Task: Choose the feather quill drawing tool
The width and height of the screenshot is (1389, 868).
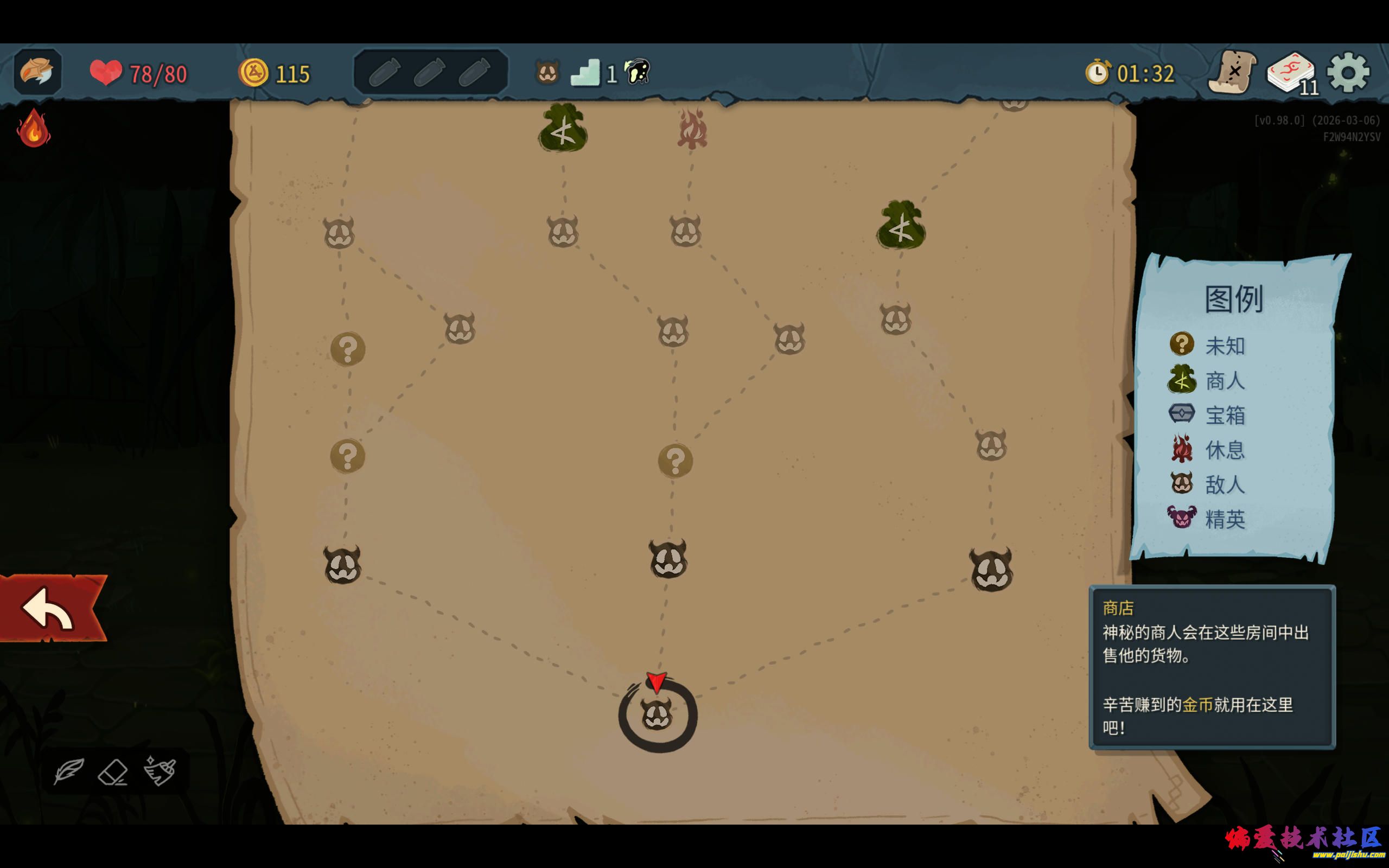Action: click(69, 771)
